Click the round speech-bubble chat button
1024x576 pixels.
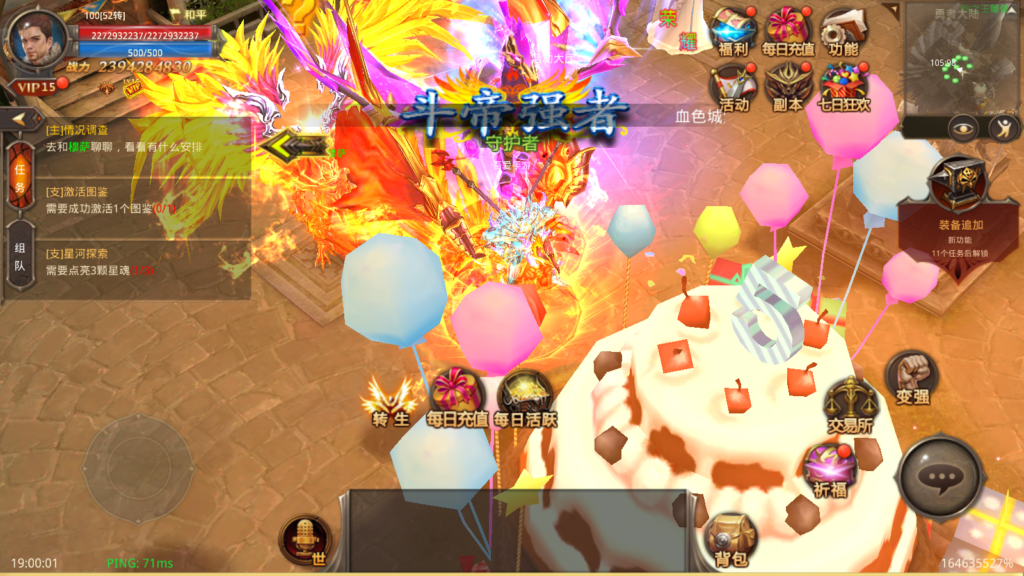pyautogui.click(x=940, y=479)
